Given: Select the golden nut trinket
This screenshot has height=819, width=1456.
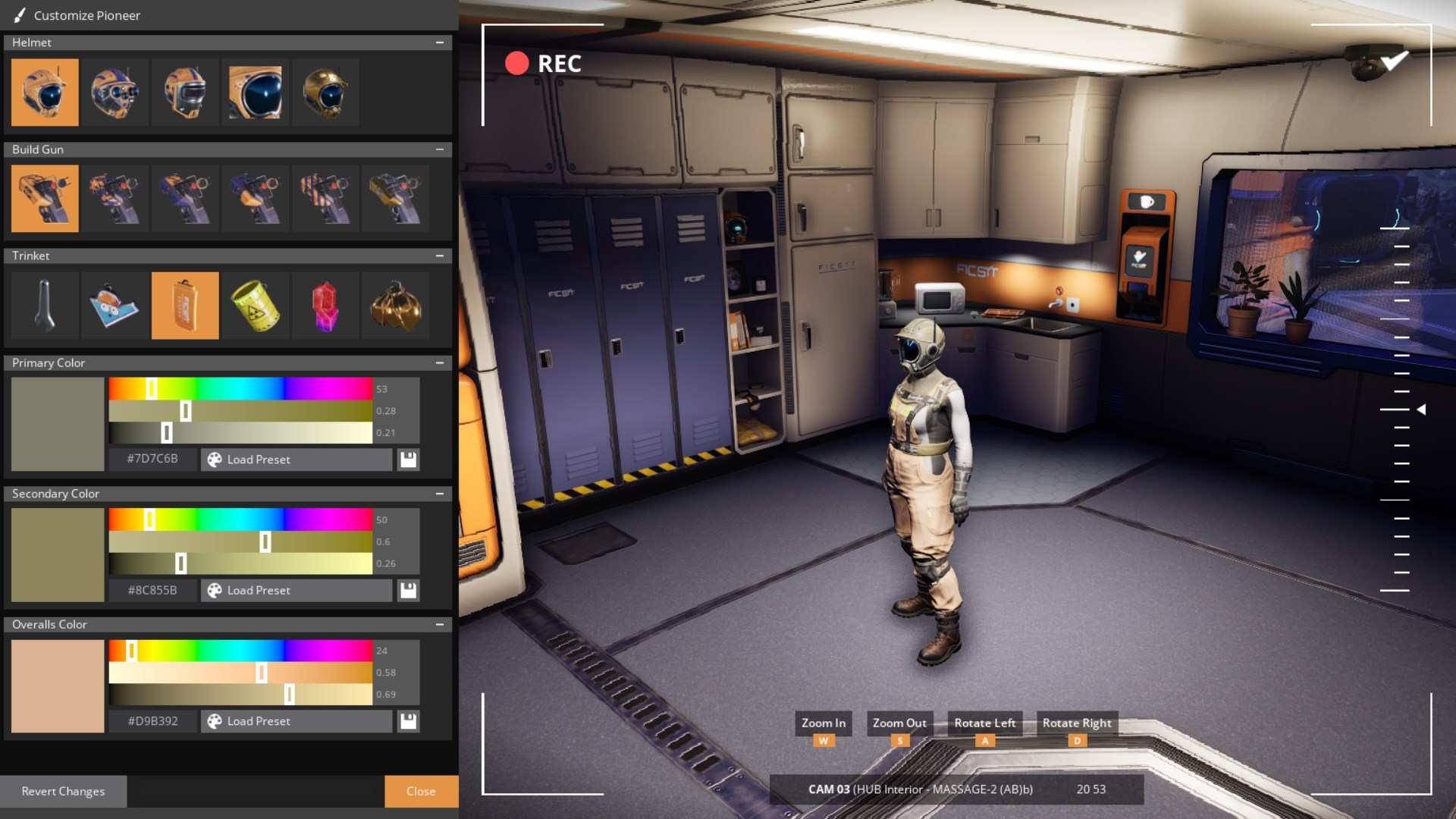Looking at the screenshot, I should point(395,306).
